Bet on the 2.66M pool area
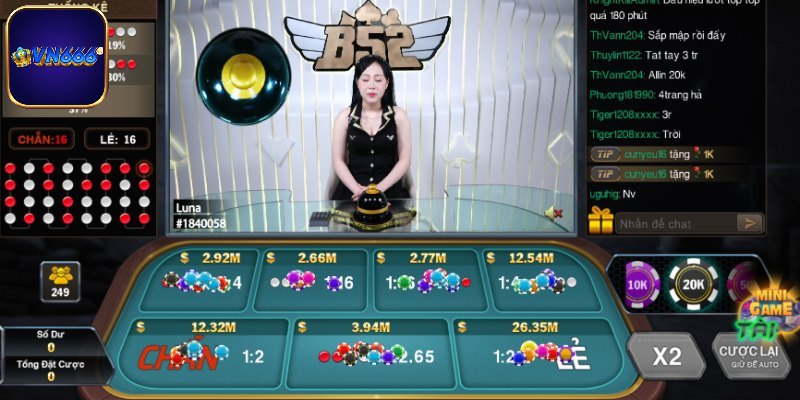The image size is (800, 400). (313, 279)
